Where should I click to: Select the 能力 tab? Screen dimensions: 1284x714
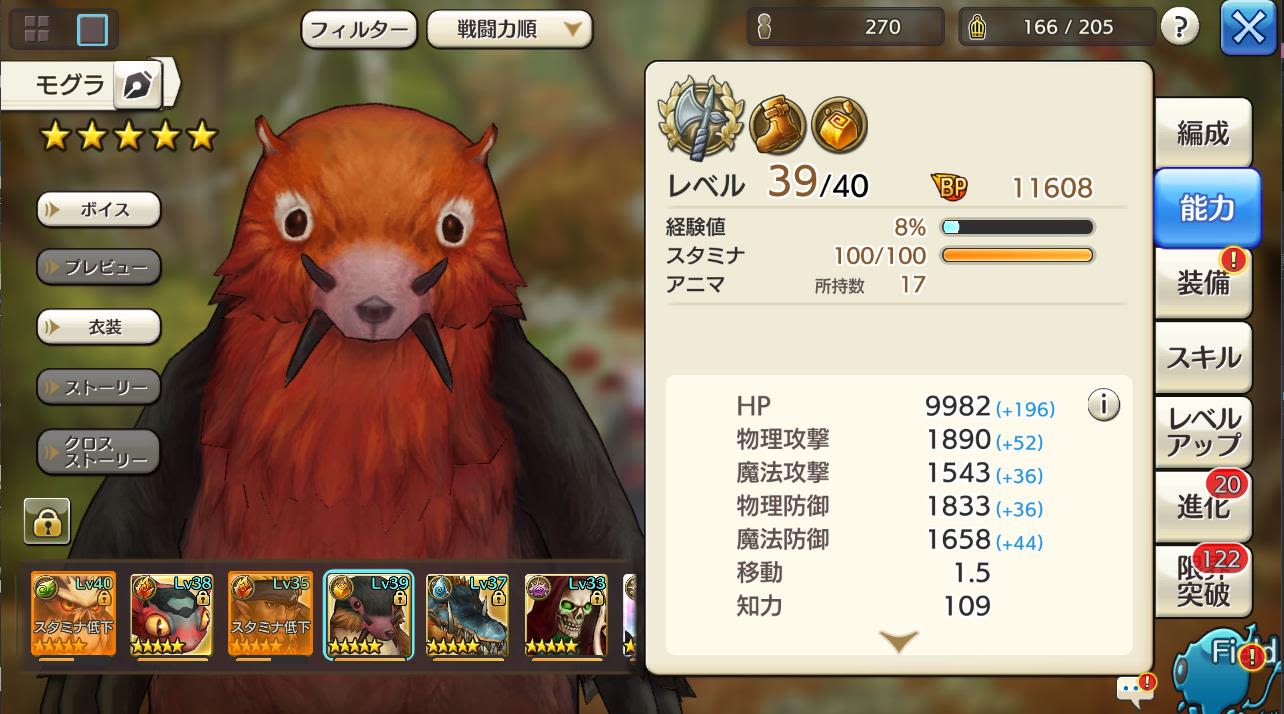point(1206,207)
